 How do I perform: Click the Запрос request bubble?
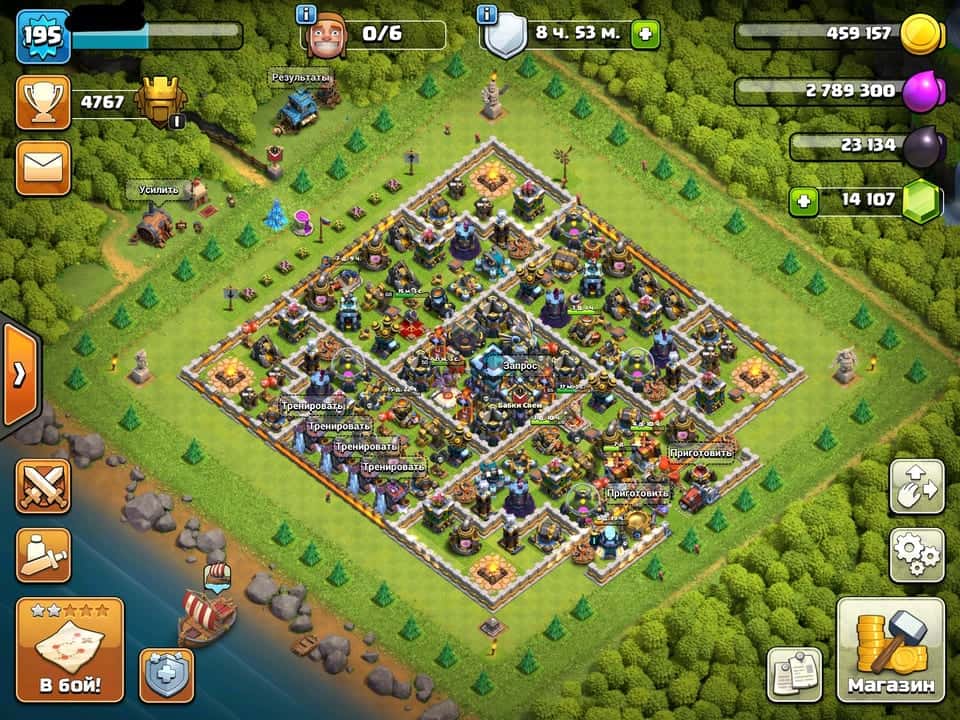pos(520,367)
